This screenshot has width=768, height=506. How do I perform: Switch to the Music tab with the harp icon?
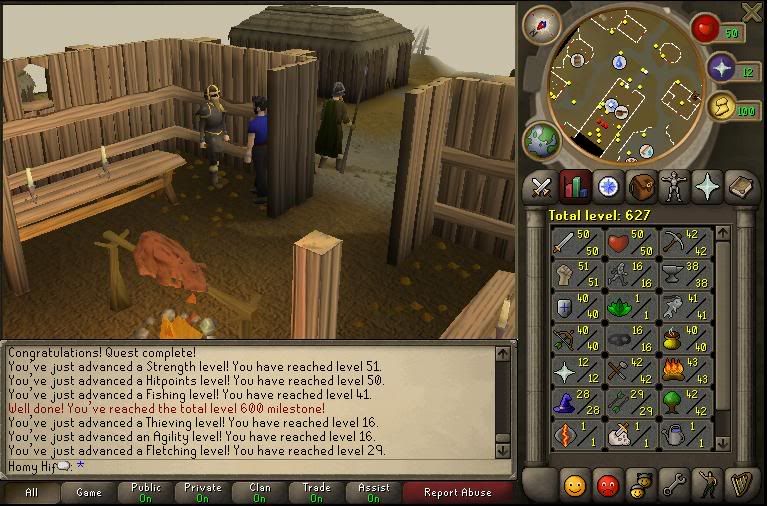click(x=740, y=485)
